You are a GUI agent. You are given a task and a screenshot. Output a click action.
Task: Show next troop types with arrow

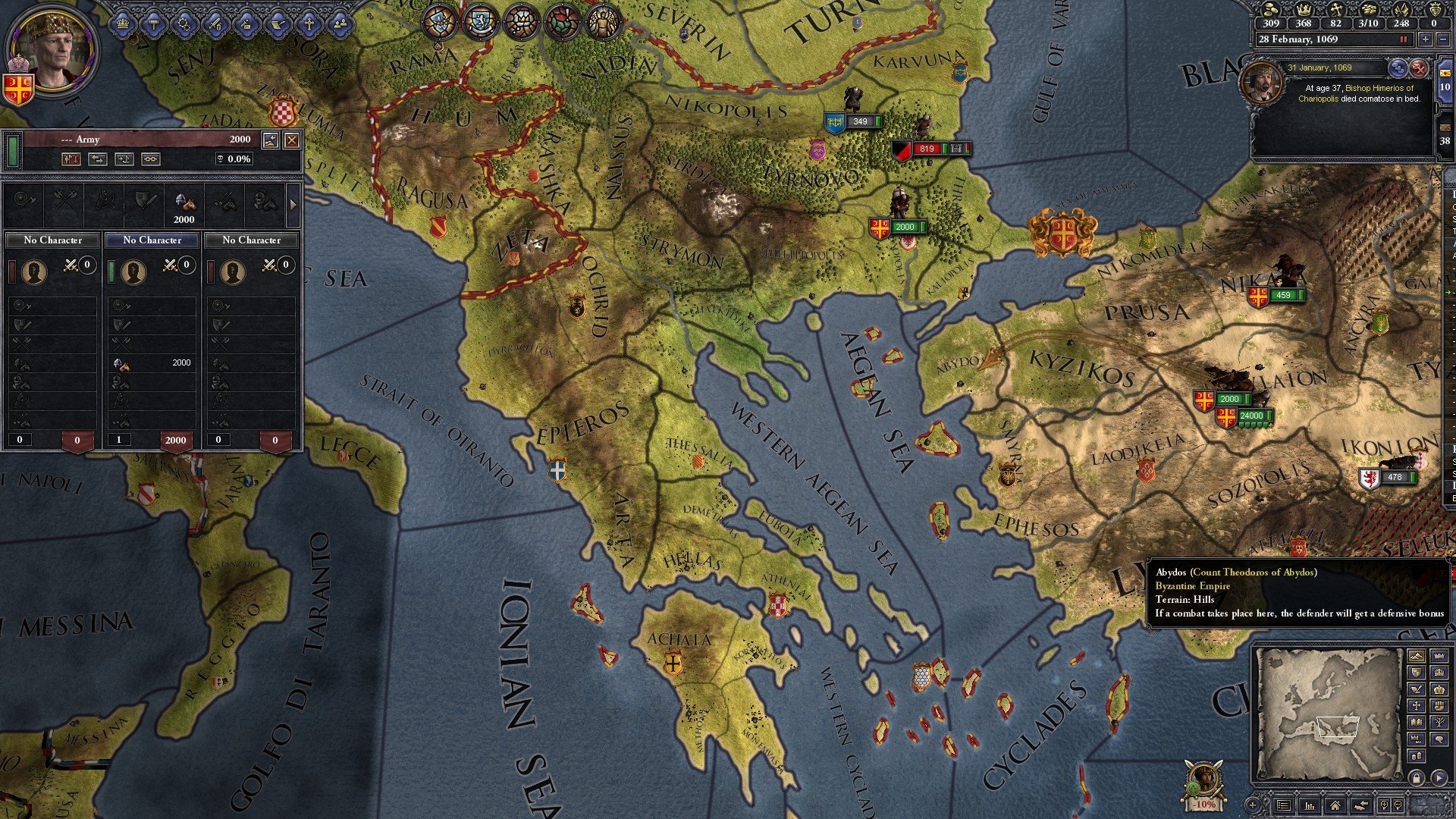tap(293, 204)
